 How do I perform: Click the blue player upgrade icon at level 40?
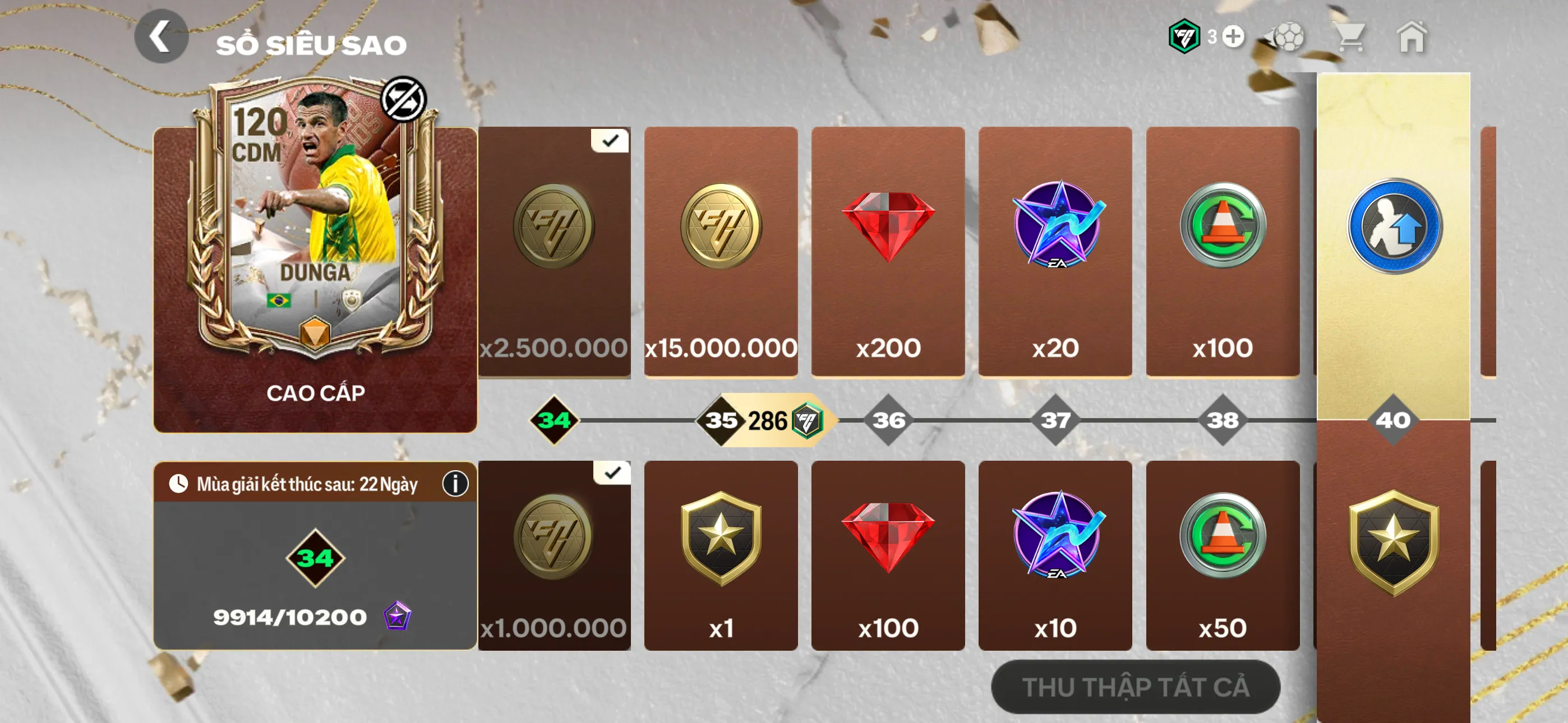click(1394, 225)
